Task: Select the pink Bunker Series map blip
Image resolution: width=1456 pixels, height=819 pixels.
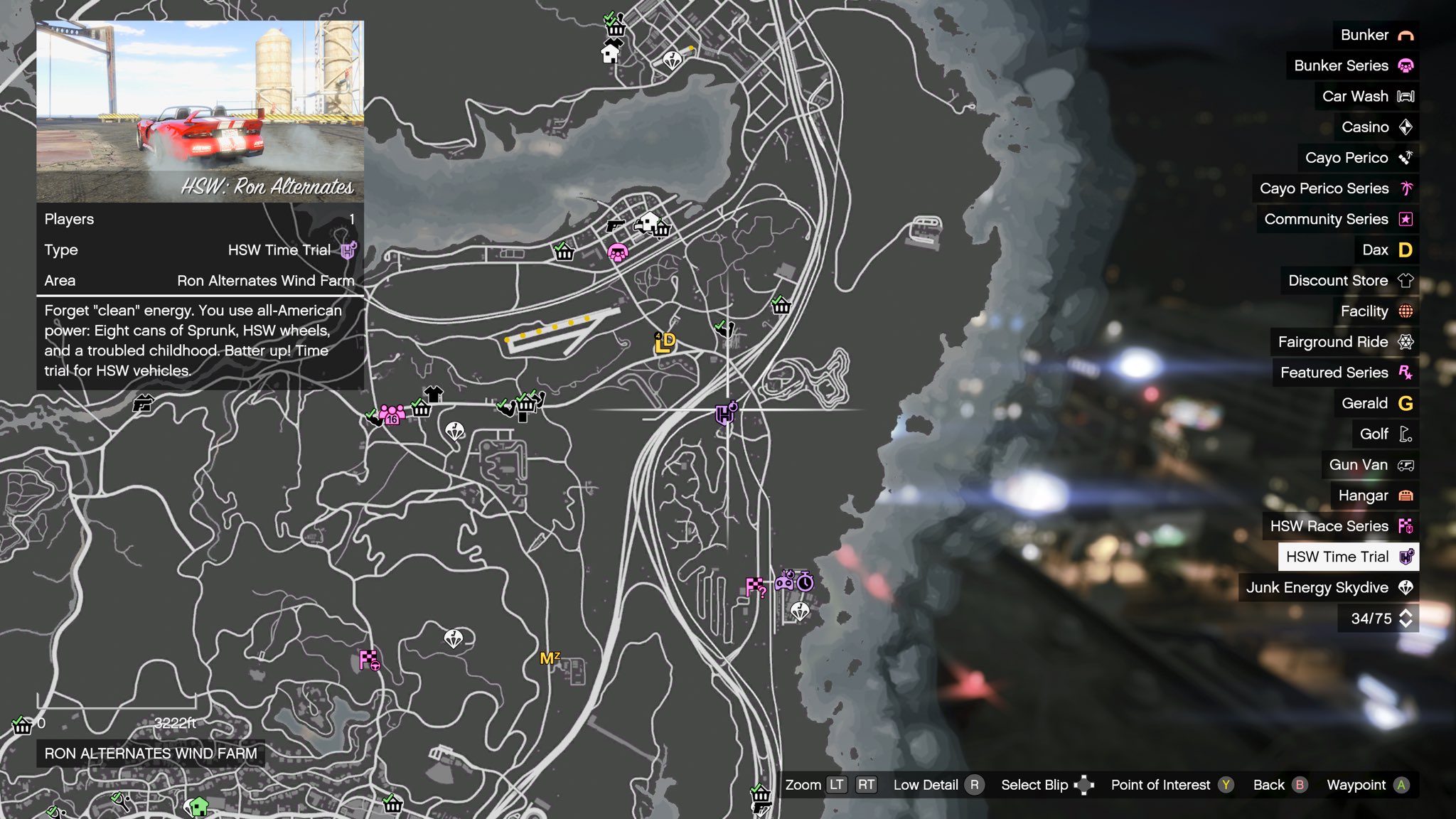Action: coord(617,252)
